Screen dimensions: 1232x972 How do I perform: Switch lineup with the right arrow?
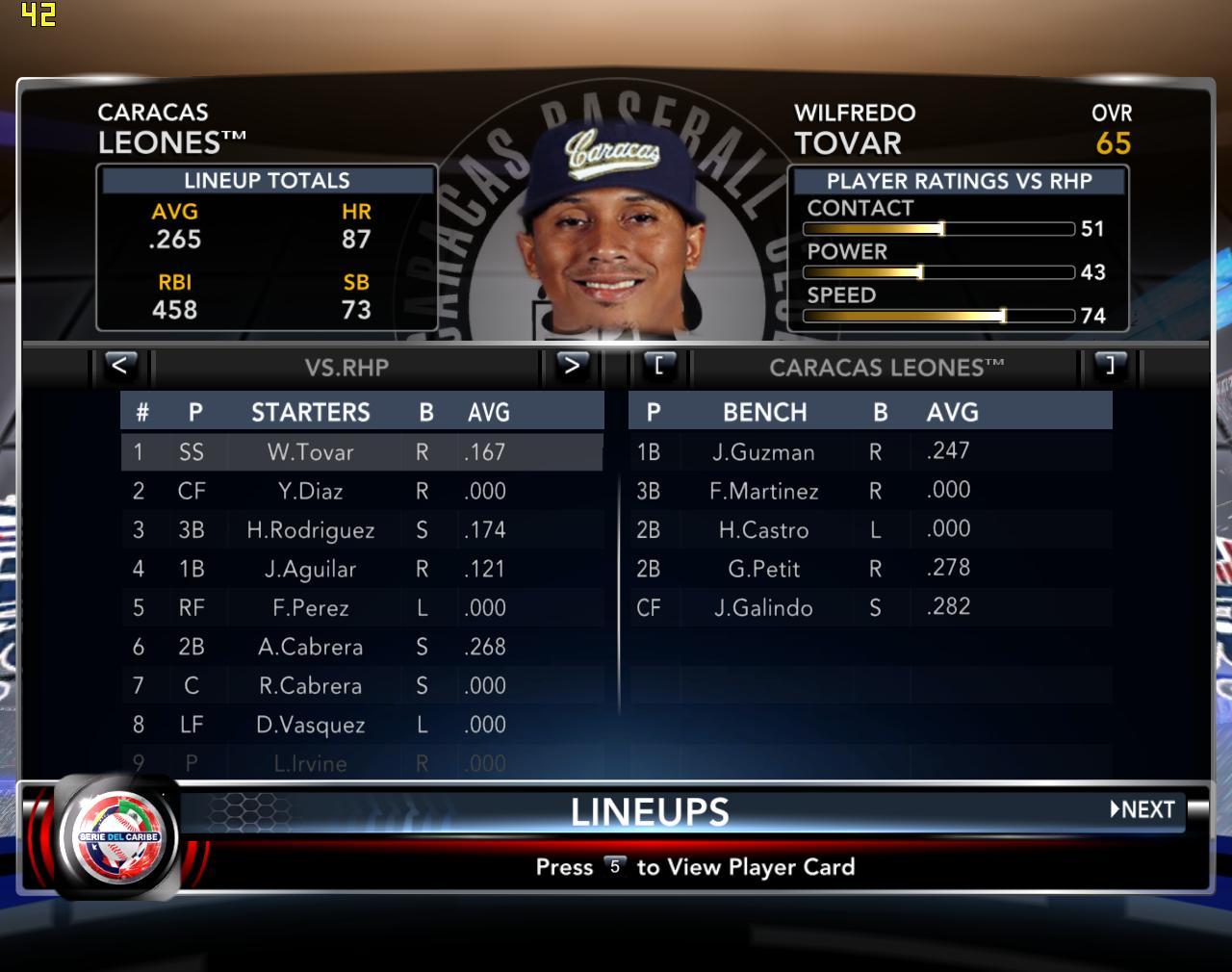coord(572,366)
